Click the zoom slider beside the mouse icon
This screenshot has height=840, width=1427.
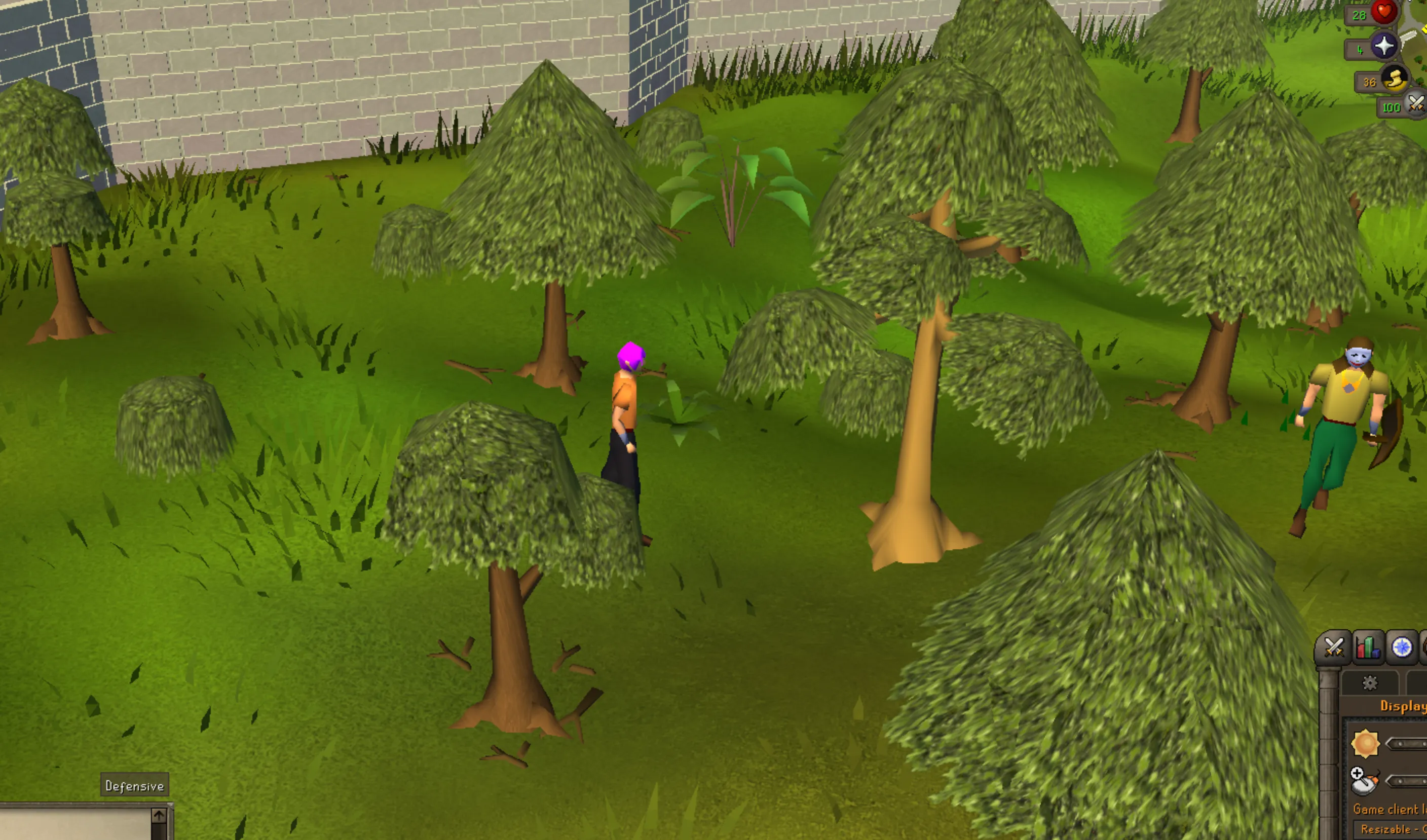(1407, 782)
